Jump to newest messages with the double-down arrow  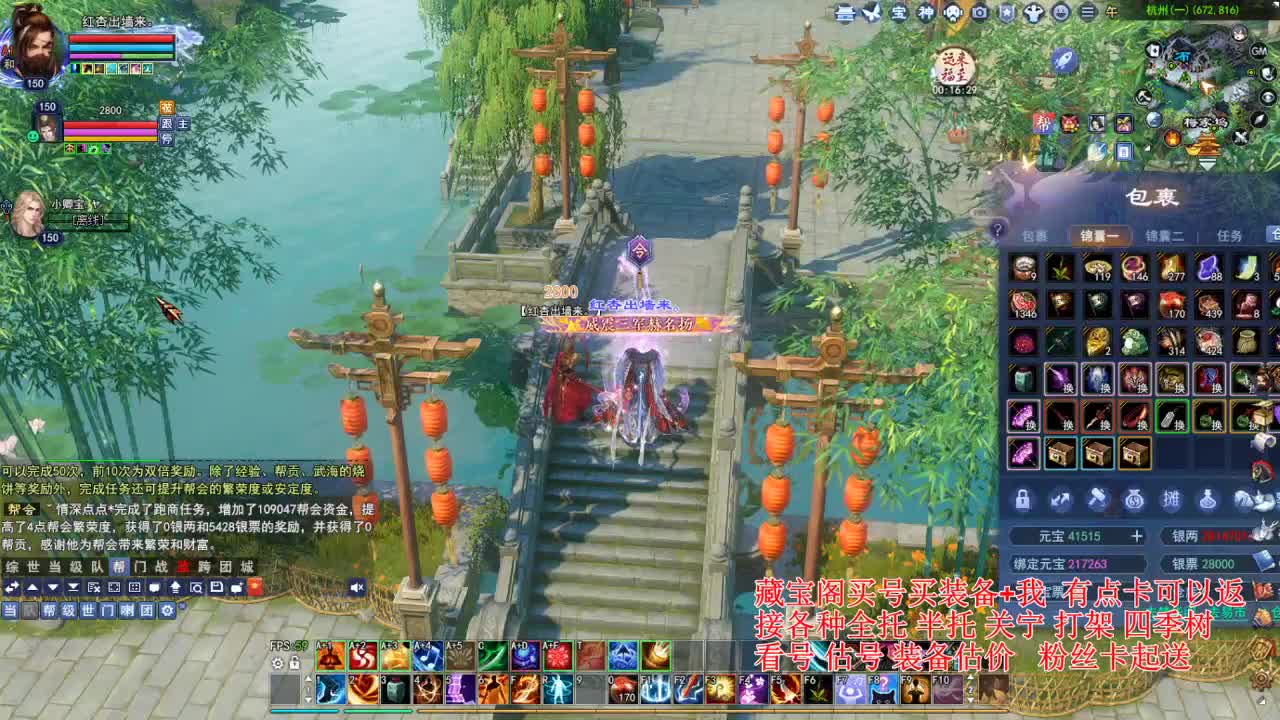tap(73, 587)
